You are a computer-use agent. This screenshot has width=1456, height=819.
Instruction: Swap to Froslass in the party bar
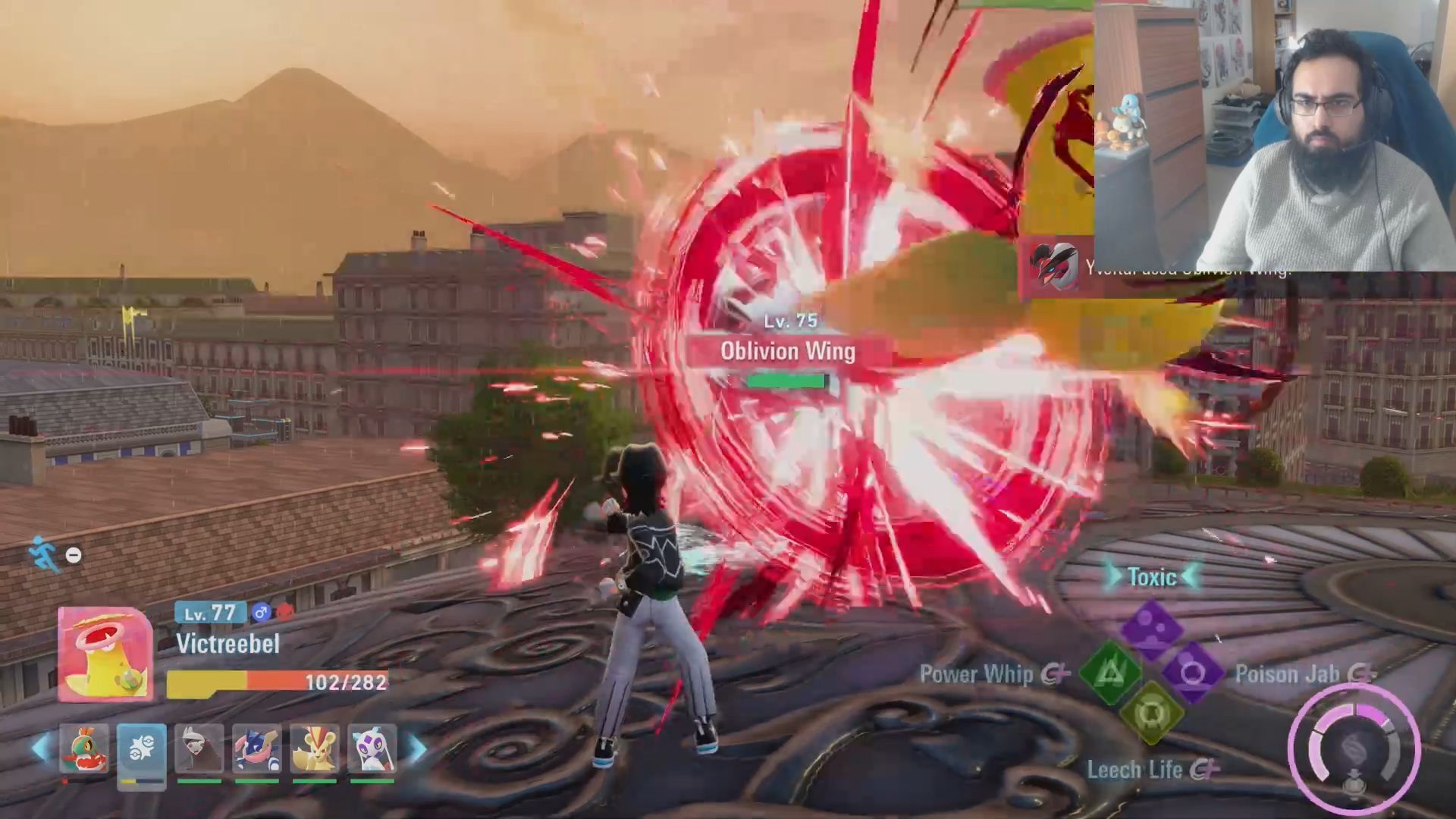(372, 749)
